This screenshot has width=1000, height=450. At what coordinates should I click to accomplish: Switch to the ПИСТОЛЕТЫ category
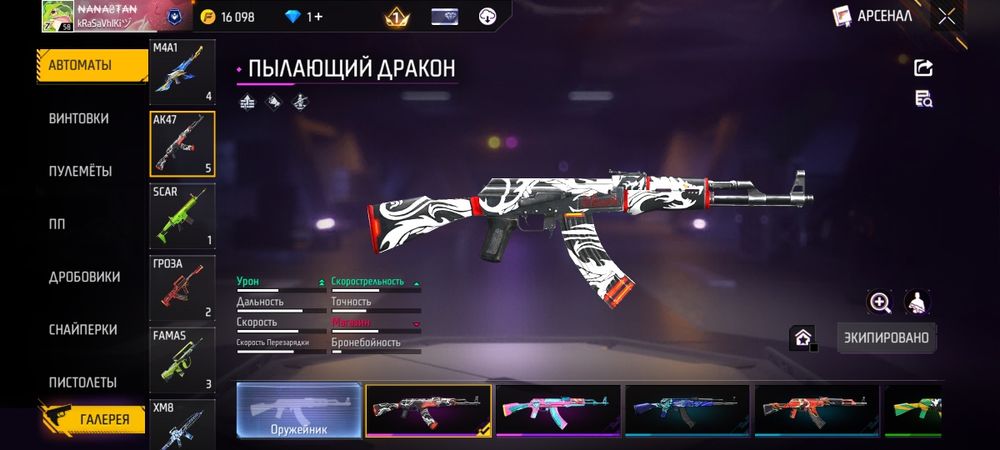click(x=83, y=382)
